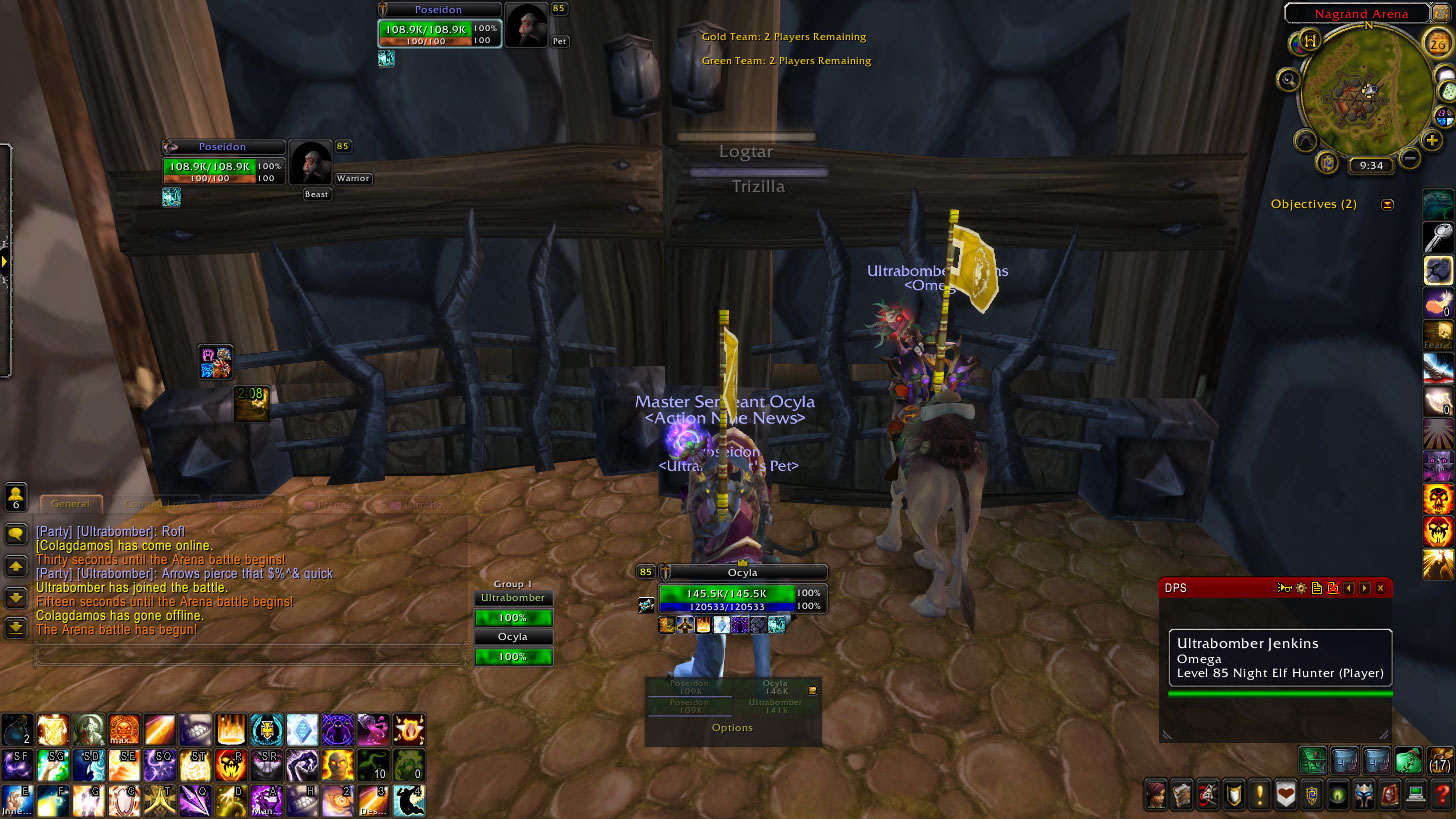1456x819 pixels.
Task: Zoom out the minimap with minus button
Action: pos(1409,158)
